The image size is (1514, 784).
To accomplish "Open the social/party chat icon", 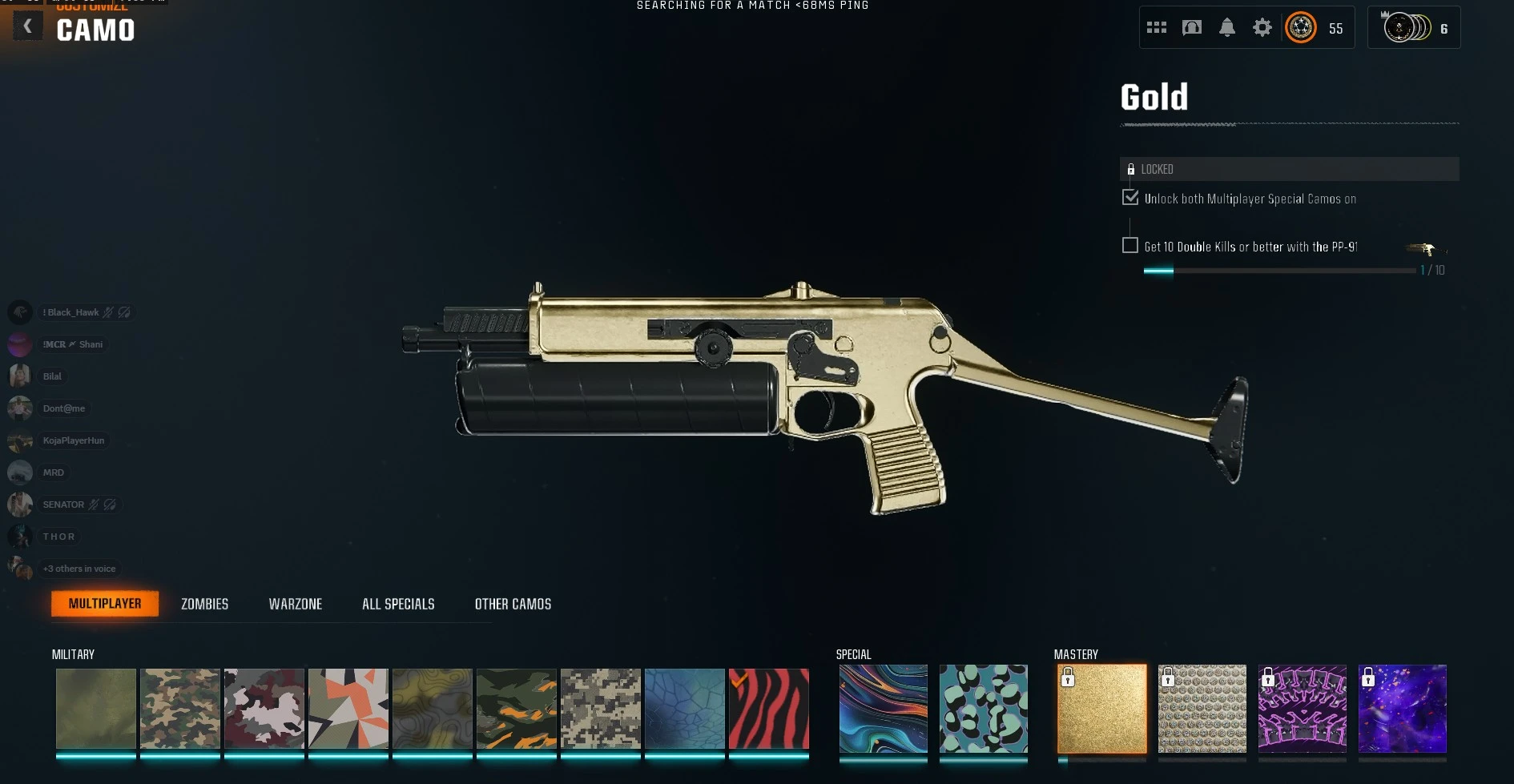I will point(1191,26).
